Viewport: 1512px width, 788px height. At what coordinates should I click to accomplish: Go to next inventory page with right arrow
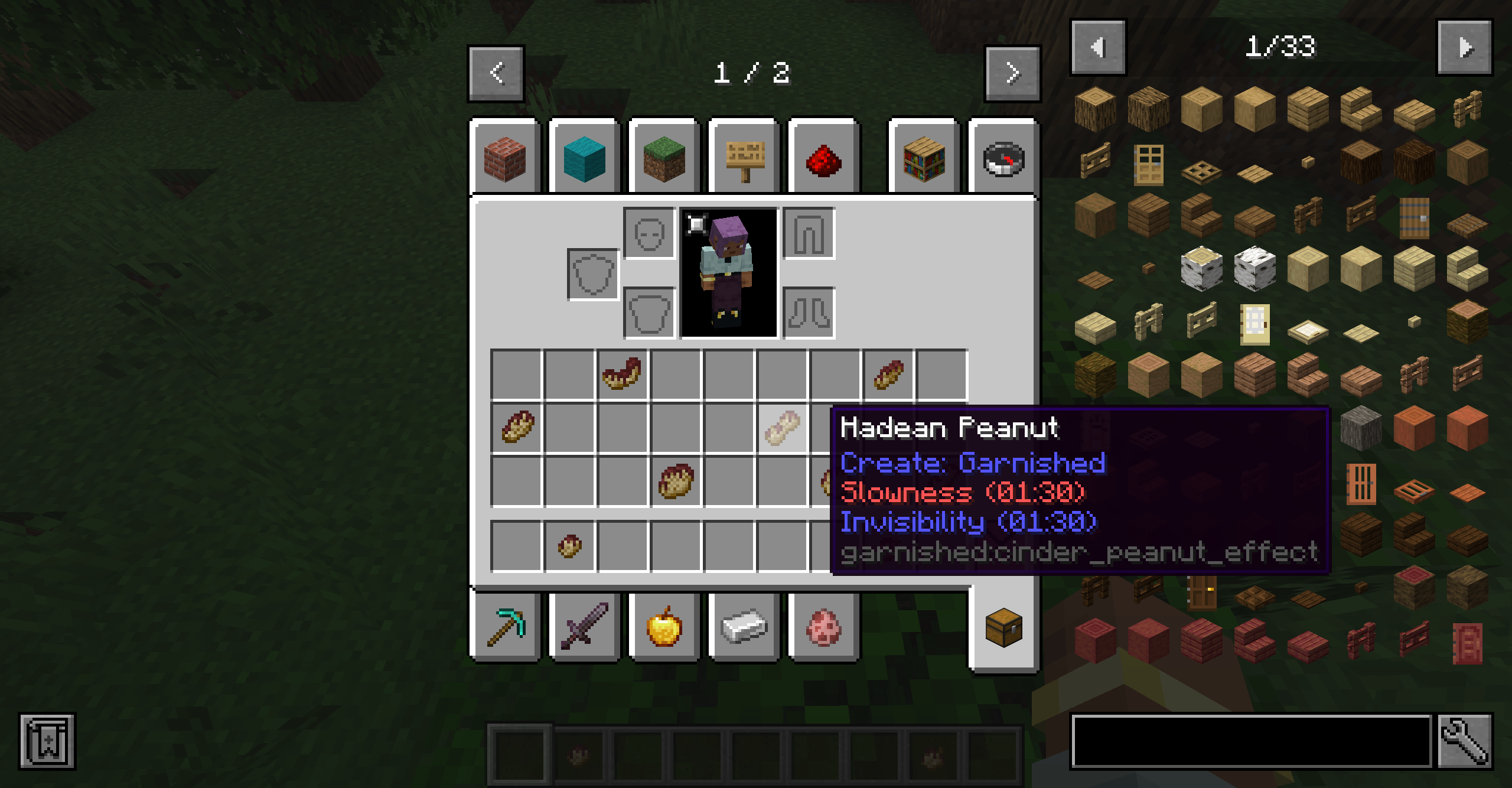1012,73
